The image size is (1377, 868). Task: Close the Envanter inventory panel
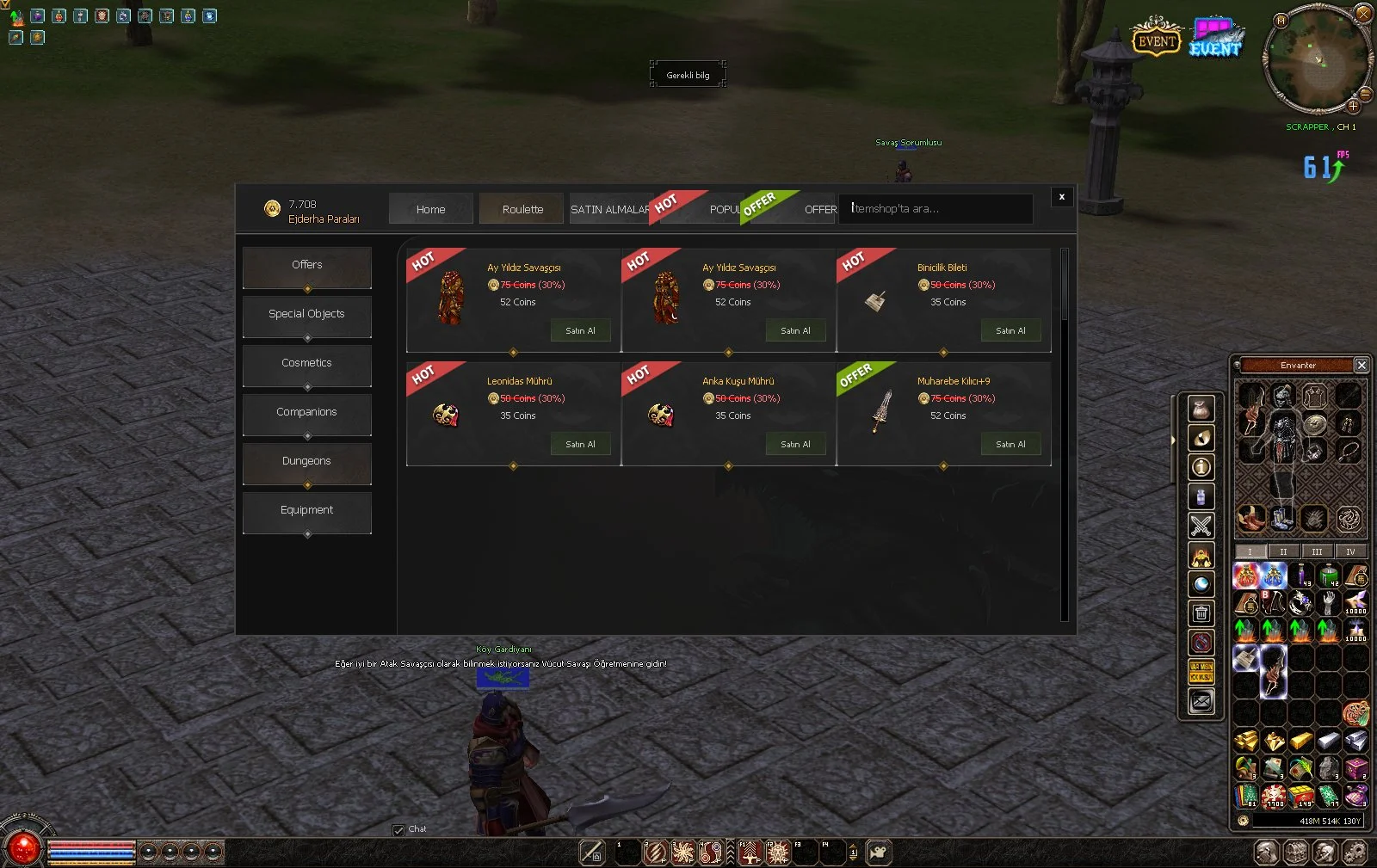1362,366
